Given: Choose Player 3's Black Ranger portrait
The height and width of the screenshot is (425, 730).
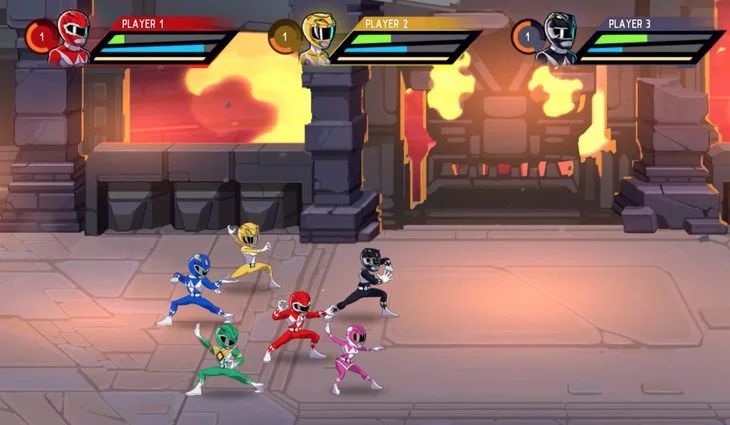Looking at the screenshot, I should [556, 39].
